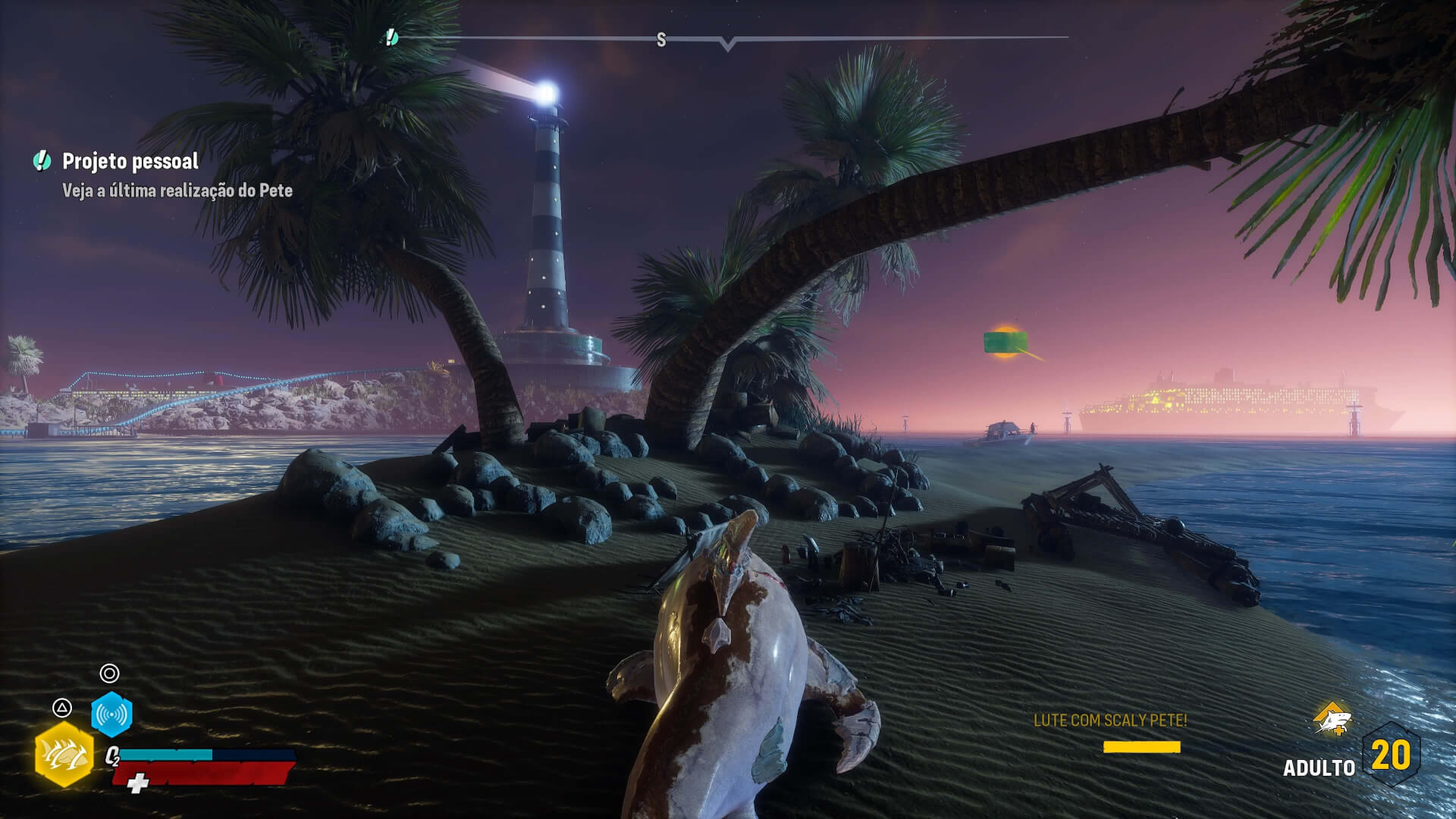The width and height of the screenshot is (1456, 819).
Task: Activate the blue sonar ability icon
Action: point(111,714)
